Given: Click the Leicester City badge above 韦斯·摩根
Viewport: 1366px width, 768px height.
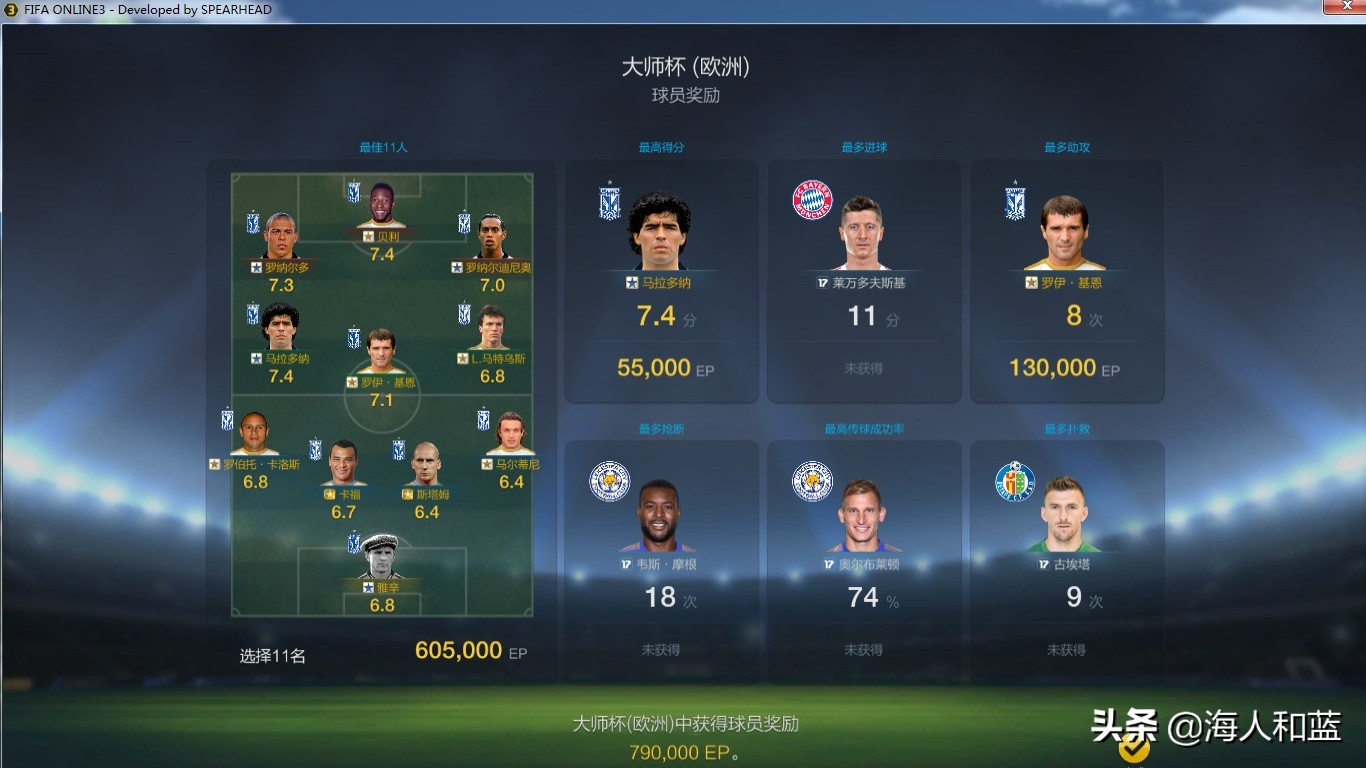Looking at the screenshot, I should click(610, 481).
